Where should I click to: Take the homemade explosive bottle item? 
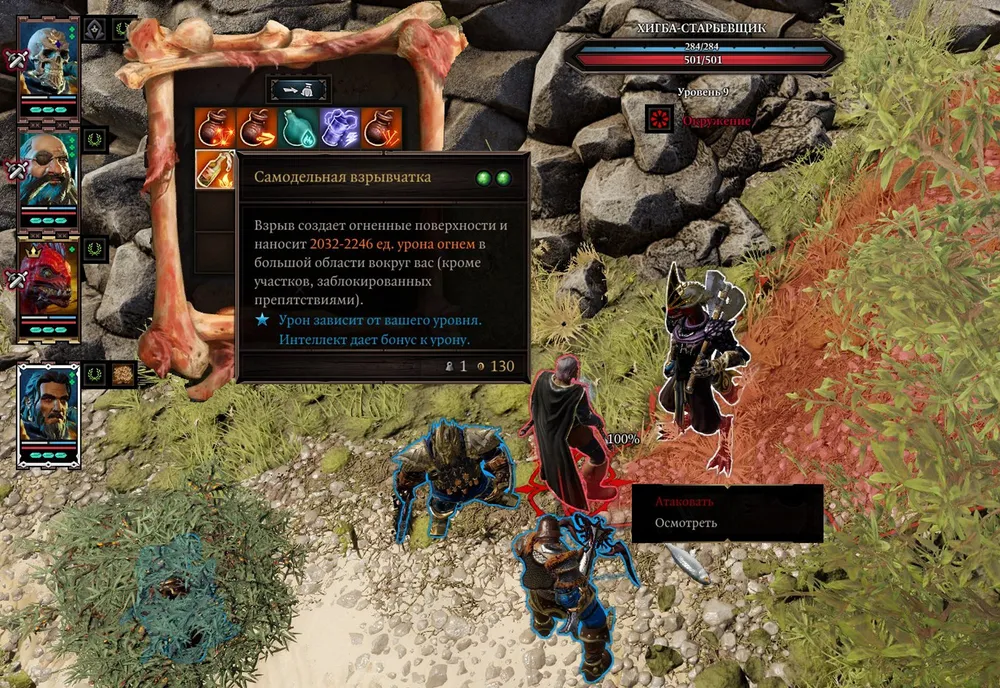(214, 170)
